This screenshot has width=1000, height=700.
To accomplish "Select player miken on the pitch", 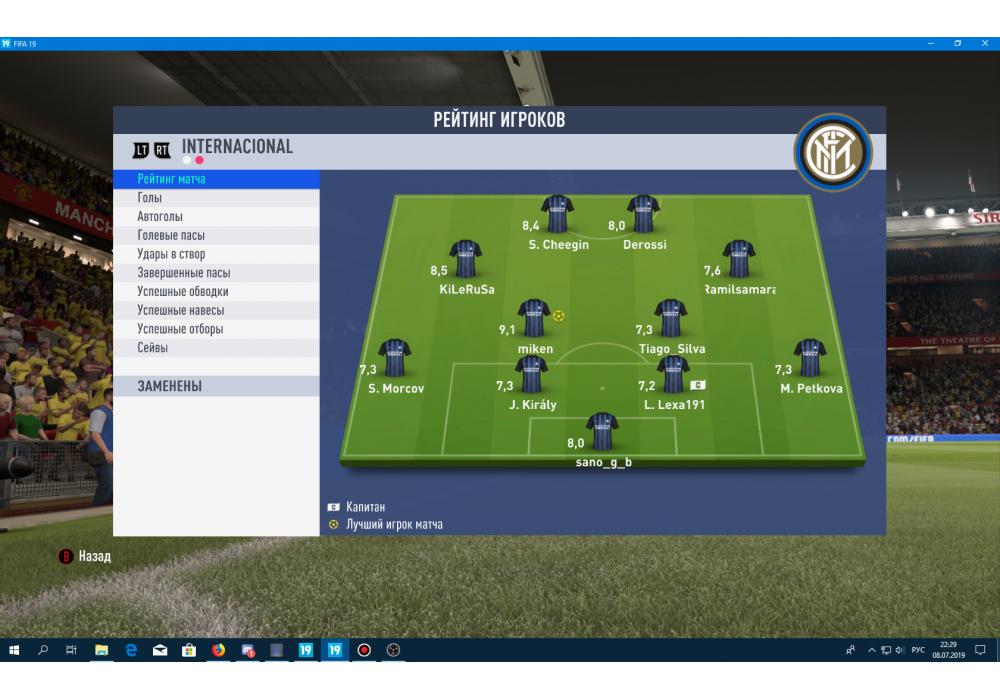I will pyautogui.click(x=534, y=319).
